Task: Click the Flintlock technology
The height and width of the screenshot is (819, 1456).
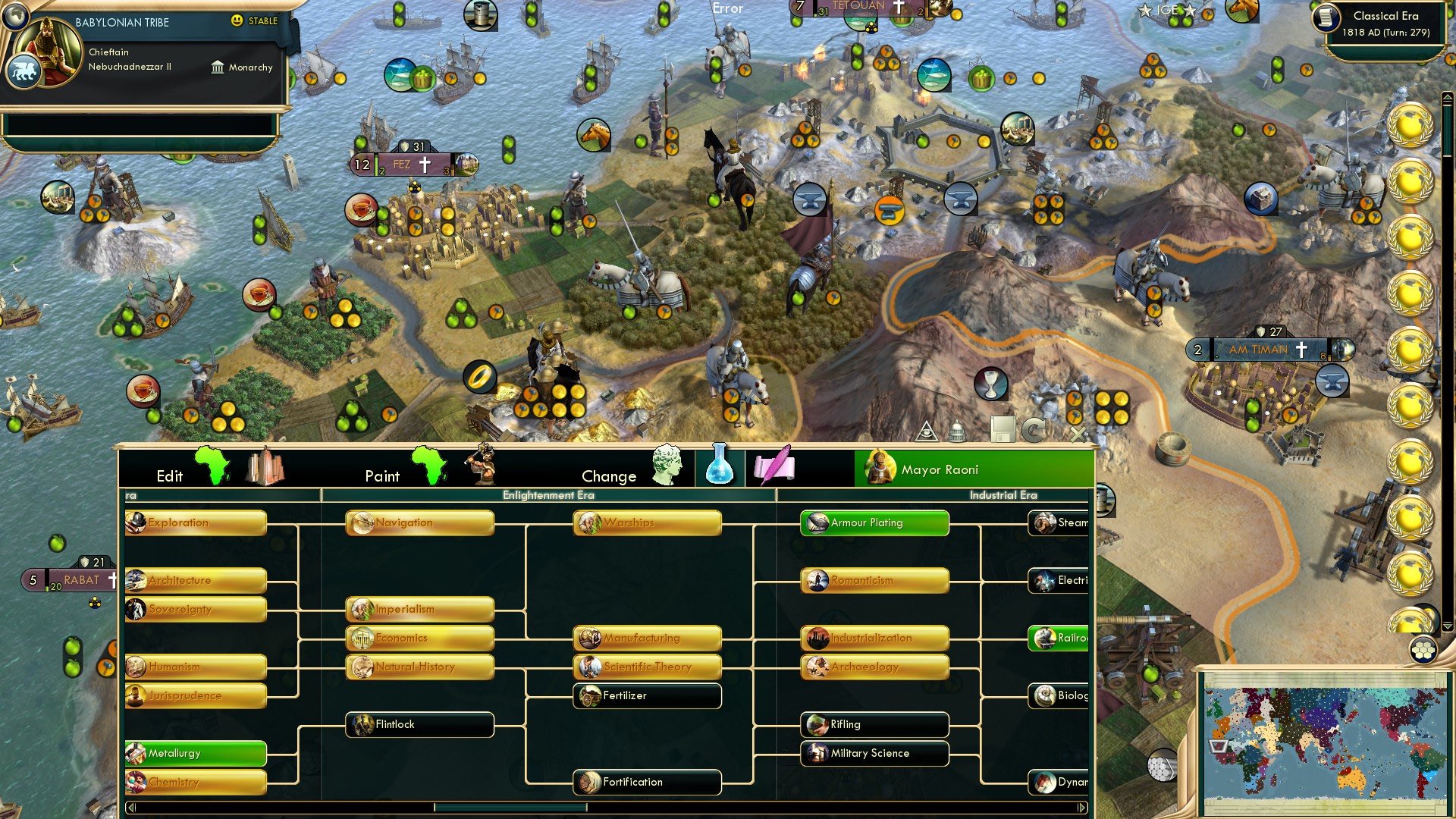Action: pyautogui.click(x=419, y=725)
